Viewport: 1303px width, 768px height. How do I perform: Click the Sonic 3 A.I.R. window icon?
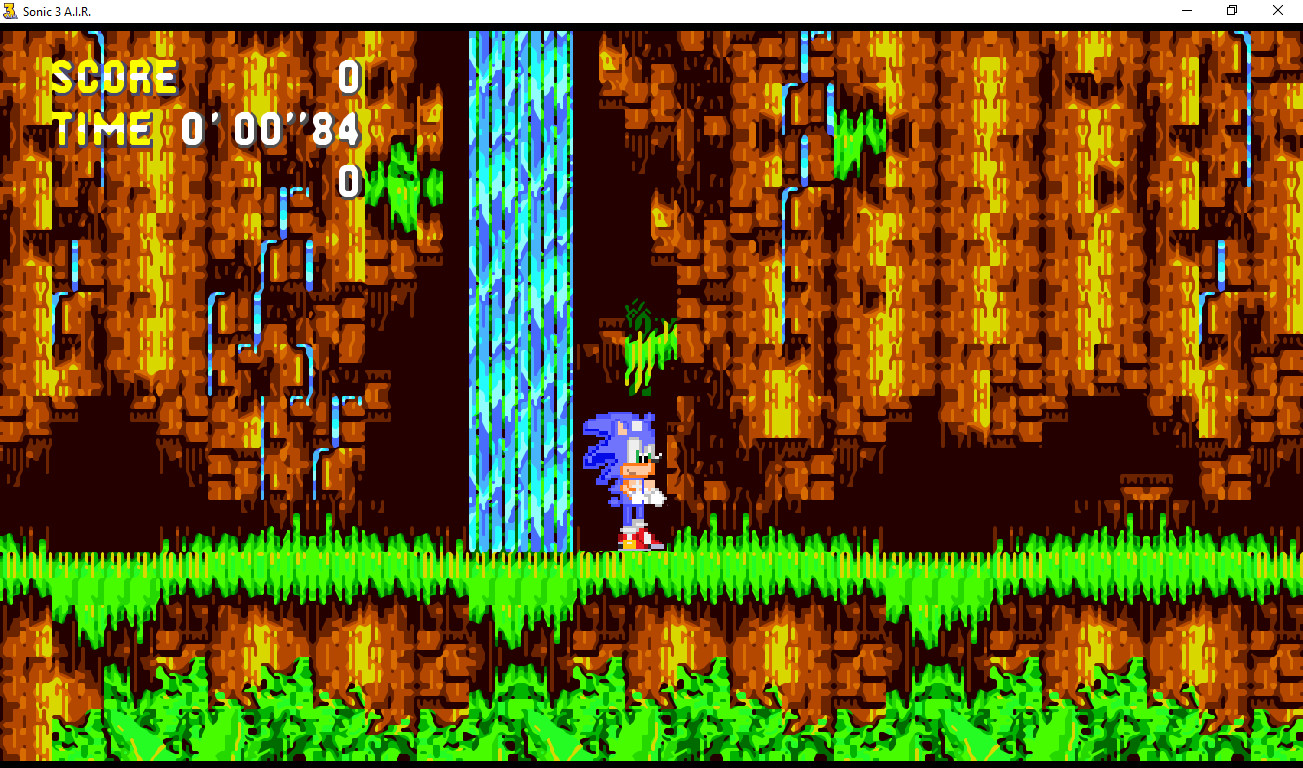pos(12,10)
